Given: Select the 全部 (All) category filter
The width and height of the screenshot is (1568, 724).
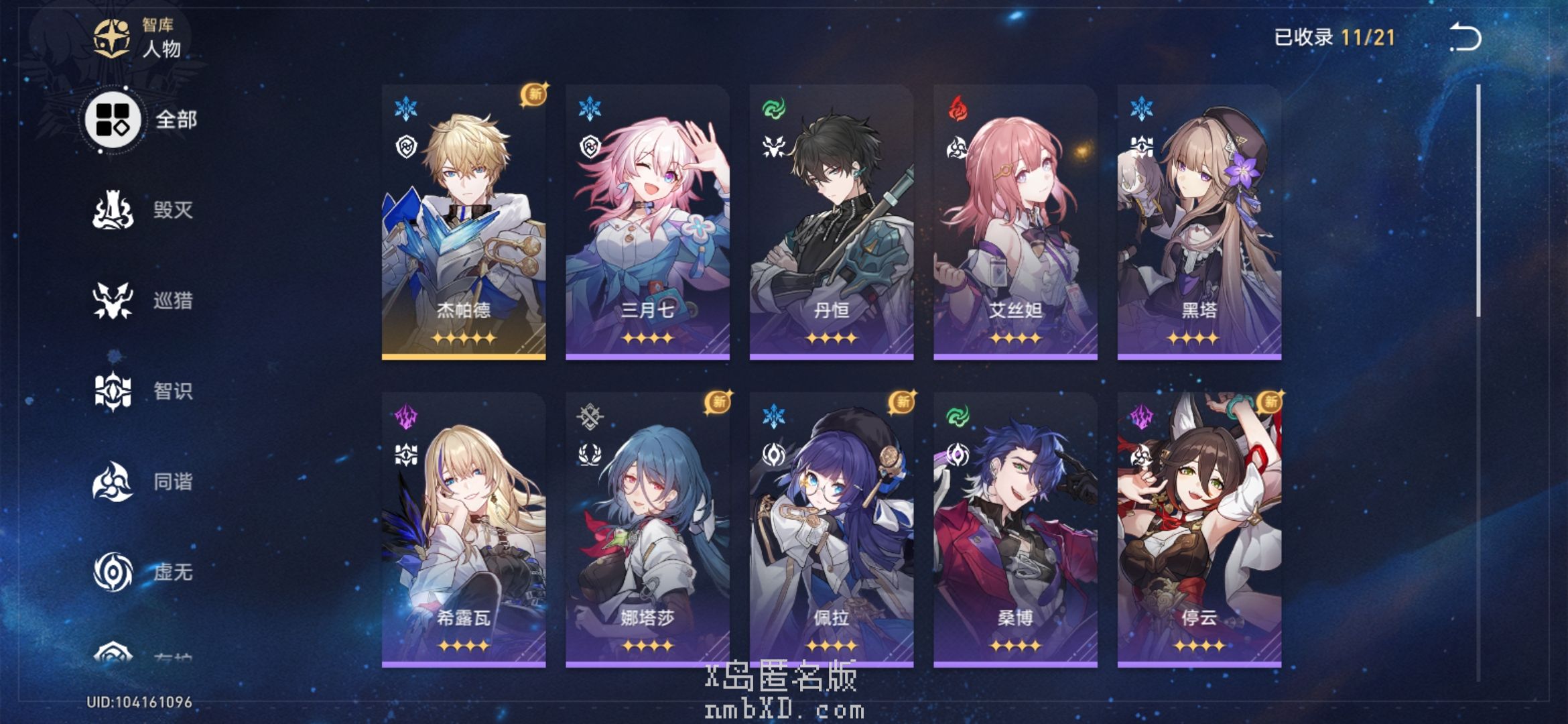Looking at the screenshot, I should (141, 120).
